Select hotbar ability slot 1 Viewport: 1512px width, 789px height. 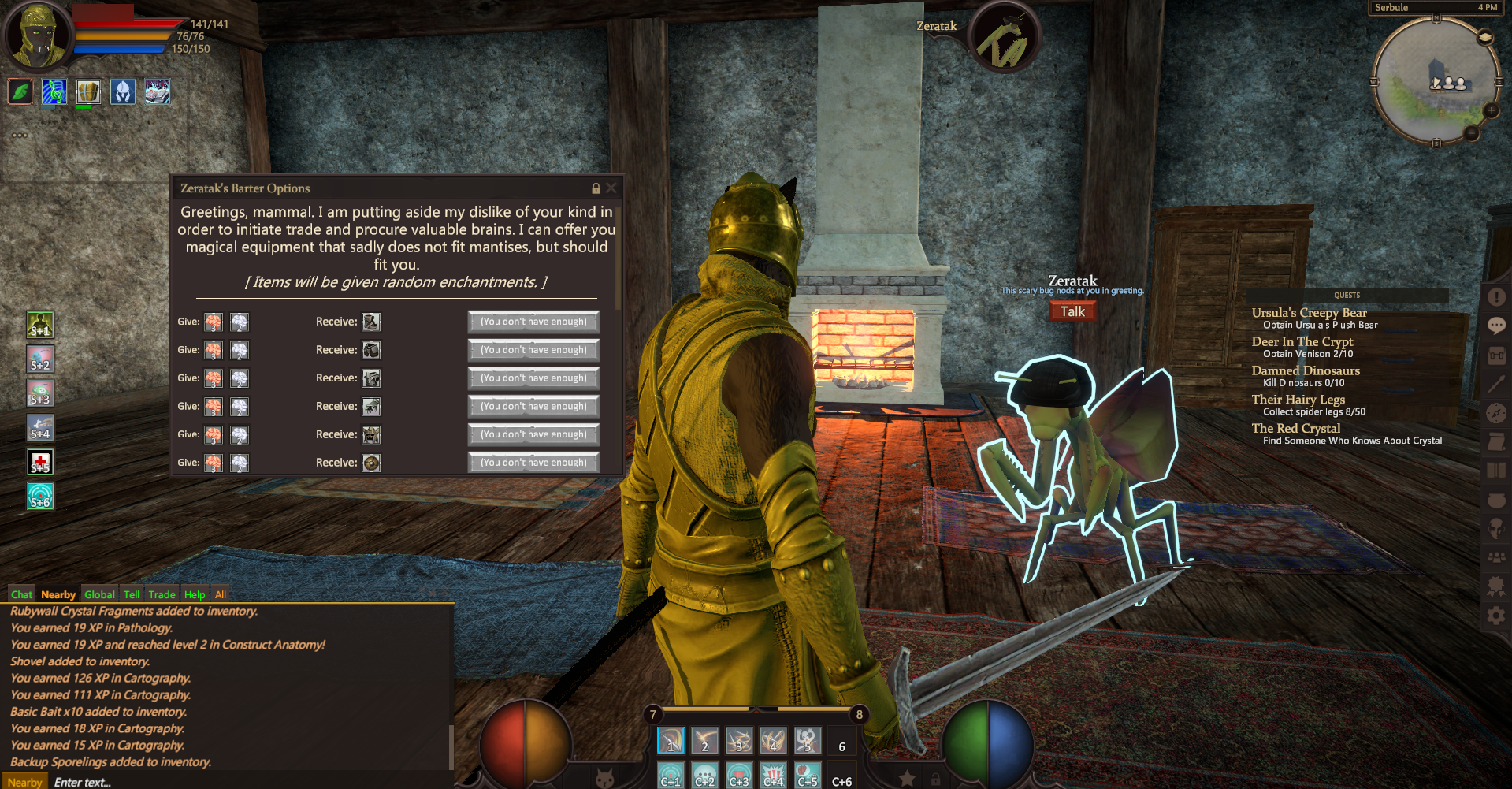pos(671,741)
